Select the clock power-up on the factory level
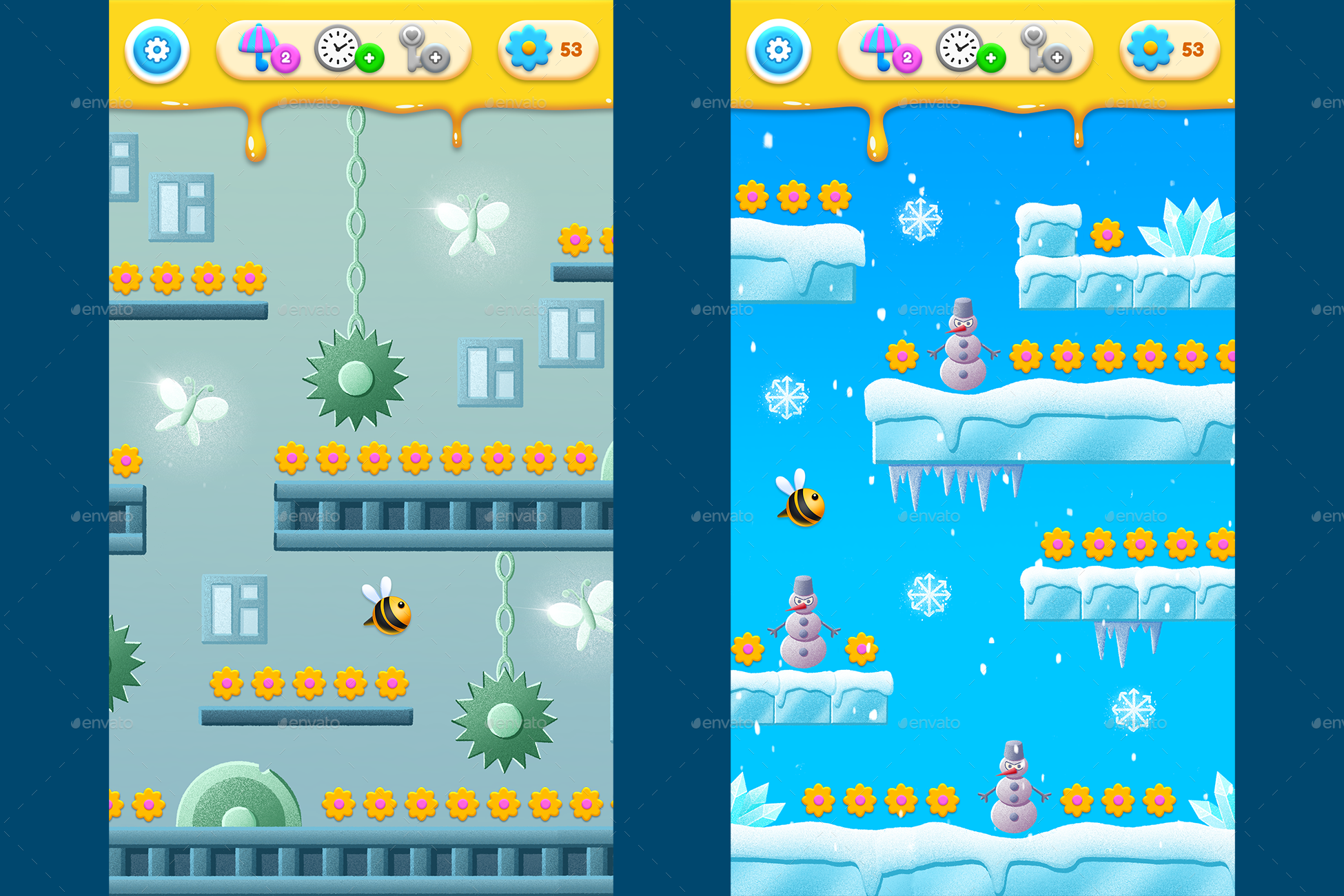 337,48
